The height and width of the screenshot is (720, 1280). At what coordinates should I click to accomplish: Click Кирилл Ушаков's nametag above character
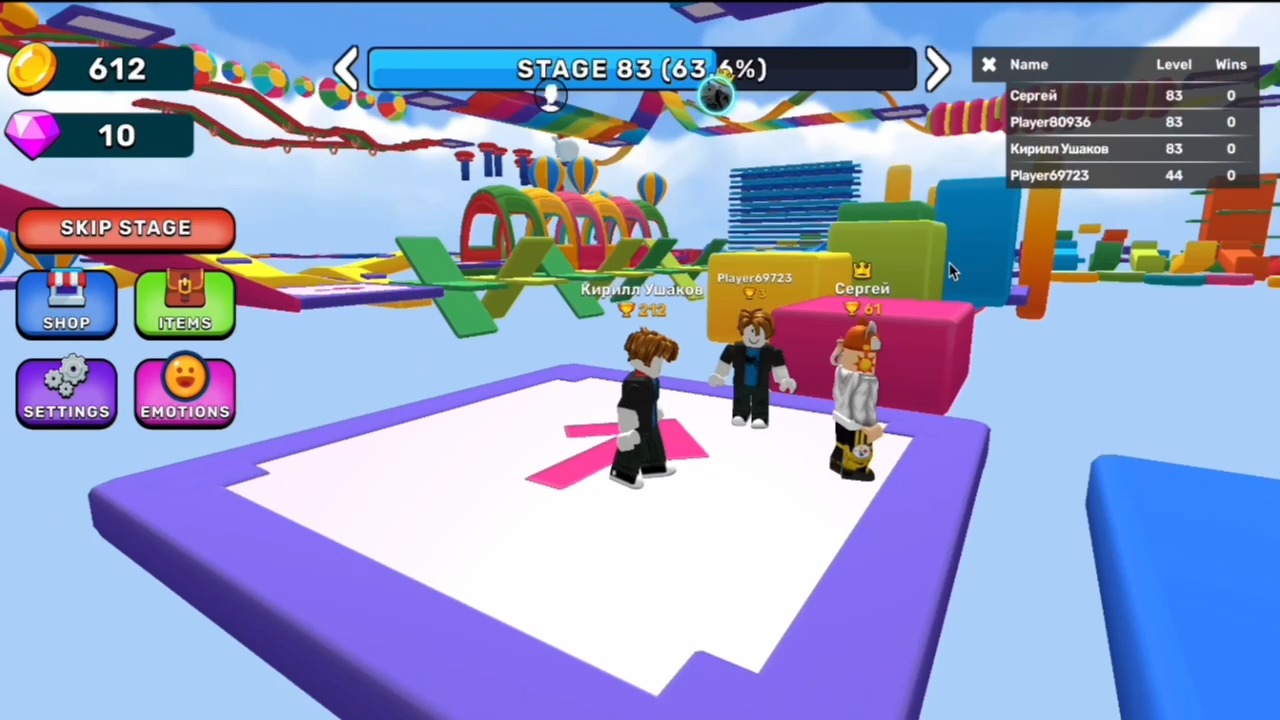(641, 289)
